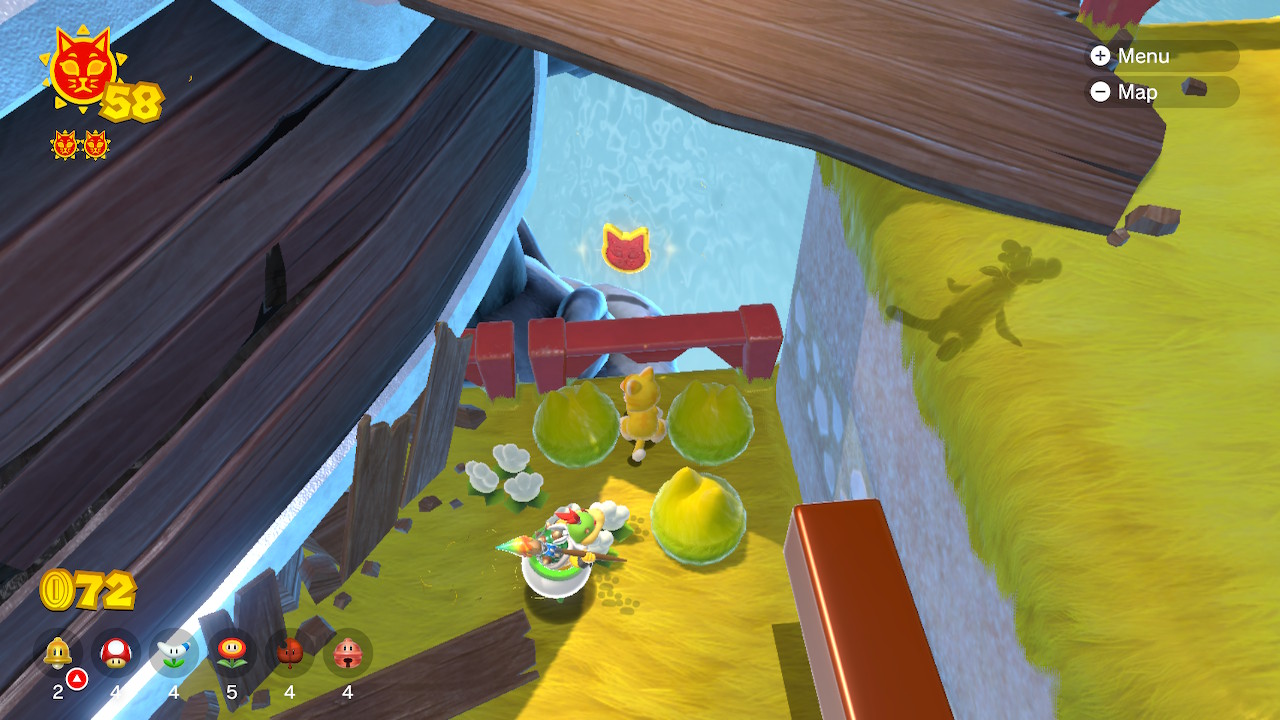The width and height of the screenshot is (1280, 720).
Task: Select the Super Leaf item
Action: [290, 653]
